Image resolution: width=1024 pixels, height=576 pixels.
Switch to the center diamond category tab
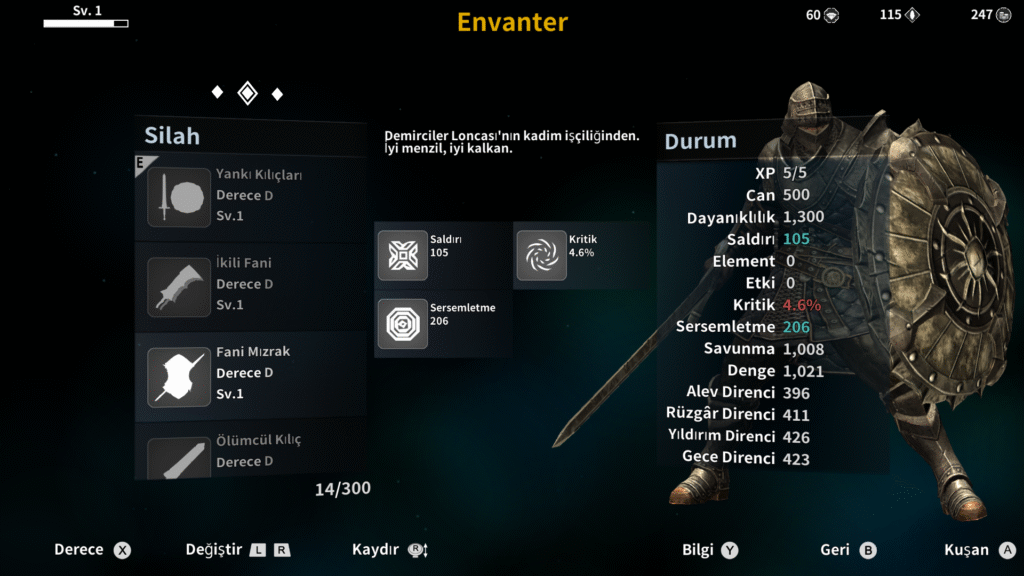pyautogui.click(x=247, y=93)
